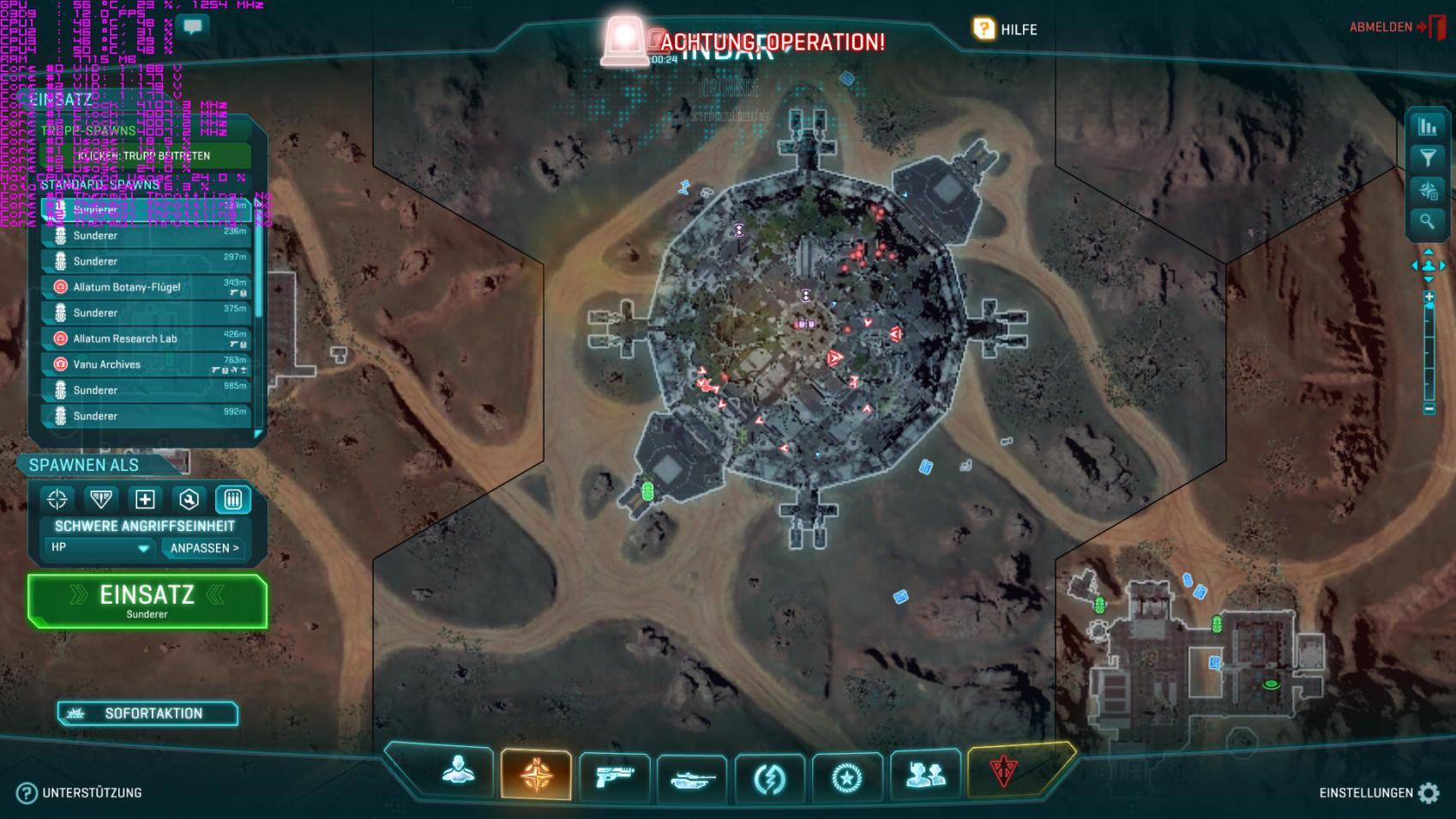The height and width of the screenshot is (819, 1456).
Task: Toggle the map filter funnel icon
Action: (1428, 158)
